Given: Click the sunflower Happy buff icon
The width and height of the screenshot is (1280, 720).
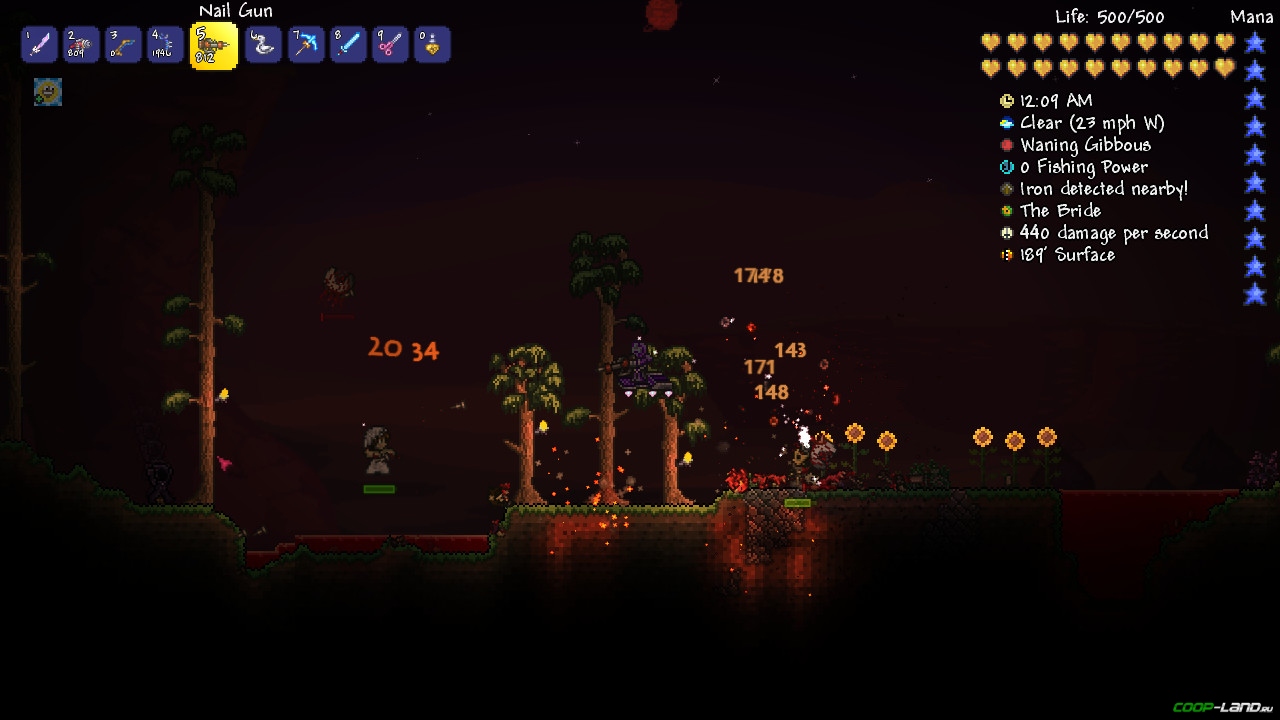Looking at the screenshot, I should 47,92.
